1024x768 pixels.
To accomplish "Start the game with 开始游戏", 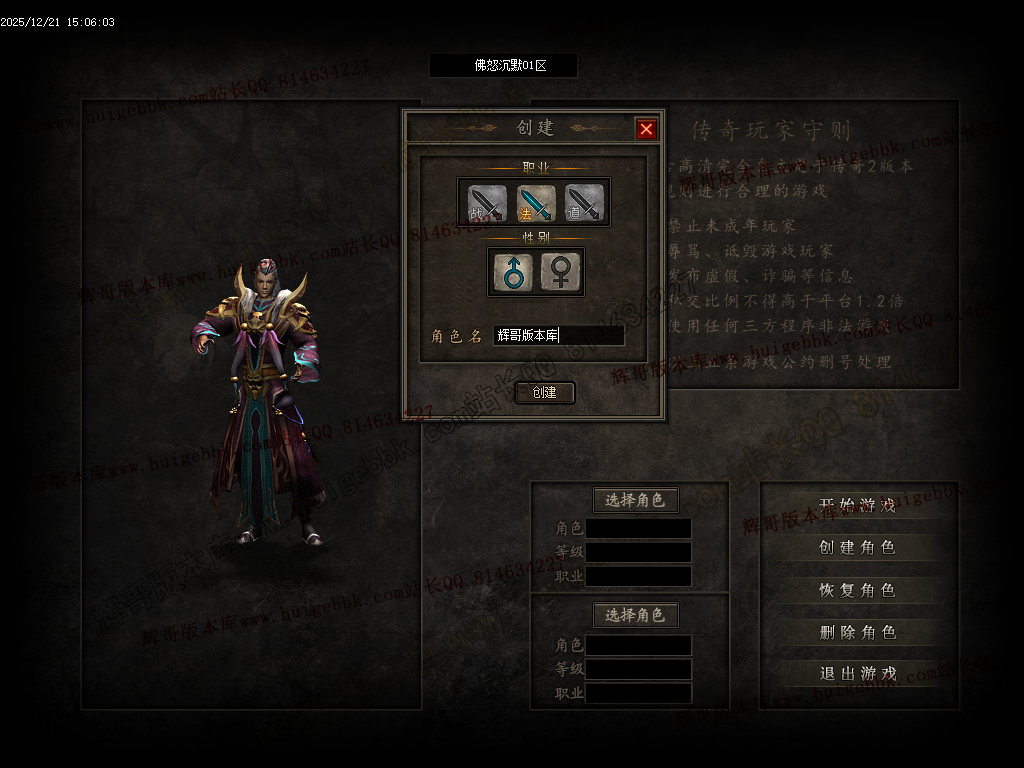I will tap(857, 505).
